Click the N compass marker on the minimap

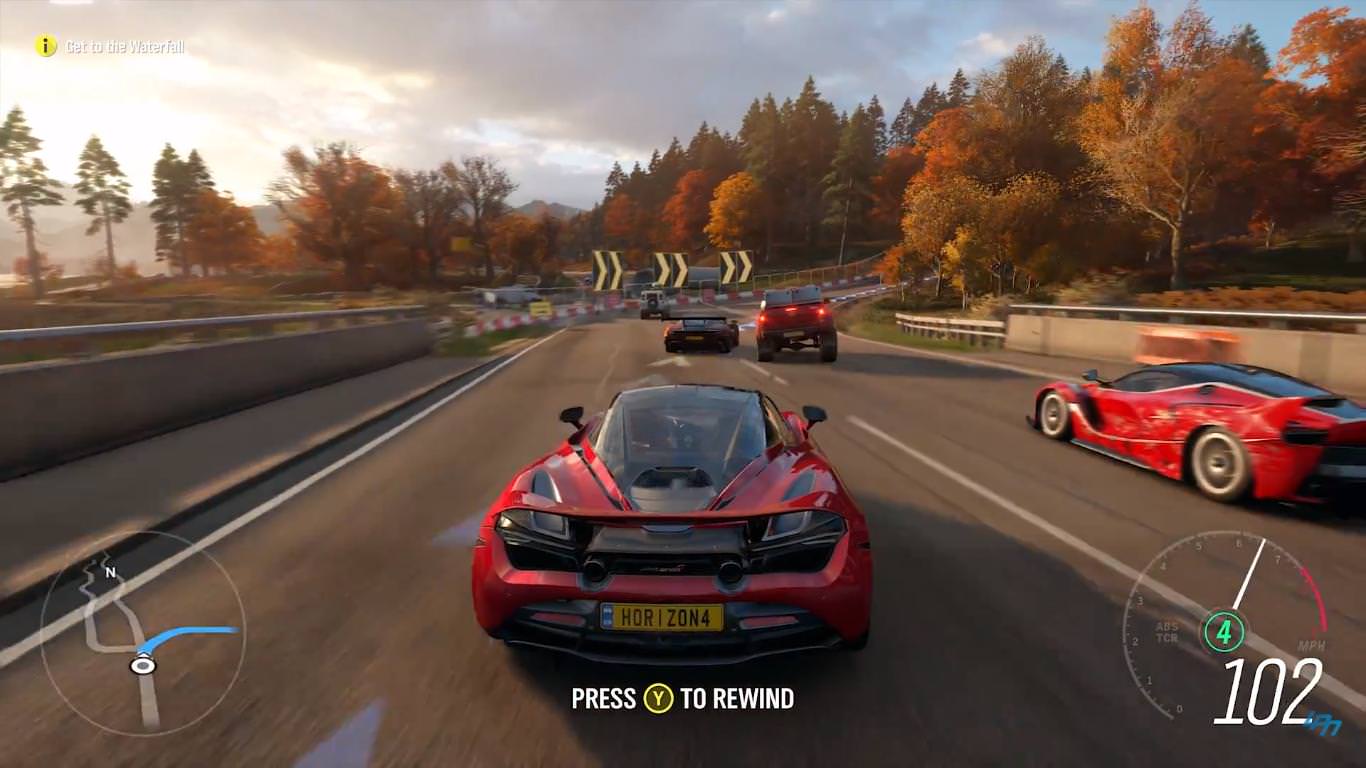coord(109,571)
